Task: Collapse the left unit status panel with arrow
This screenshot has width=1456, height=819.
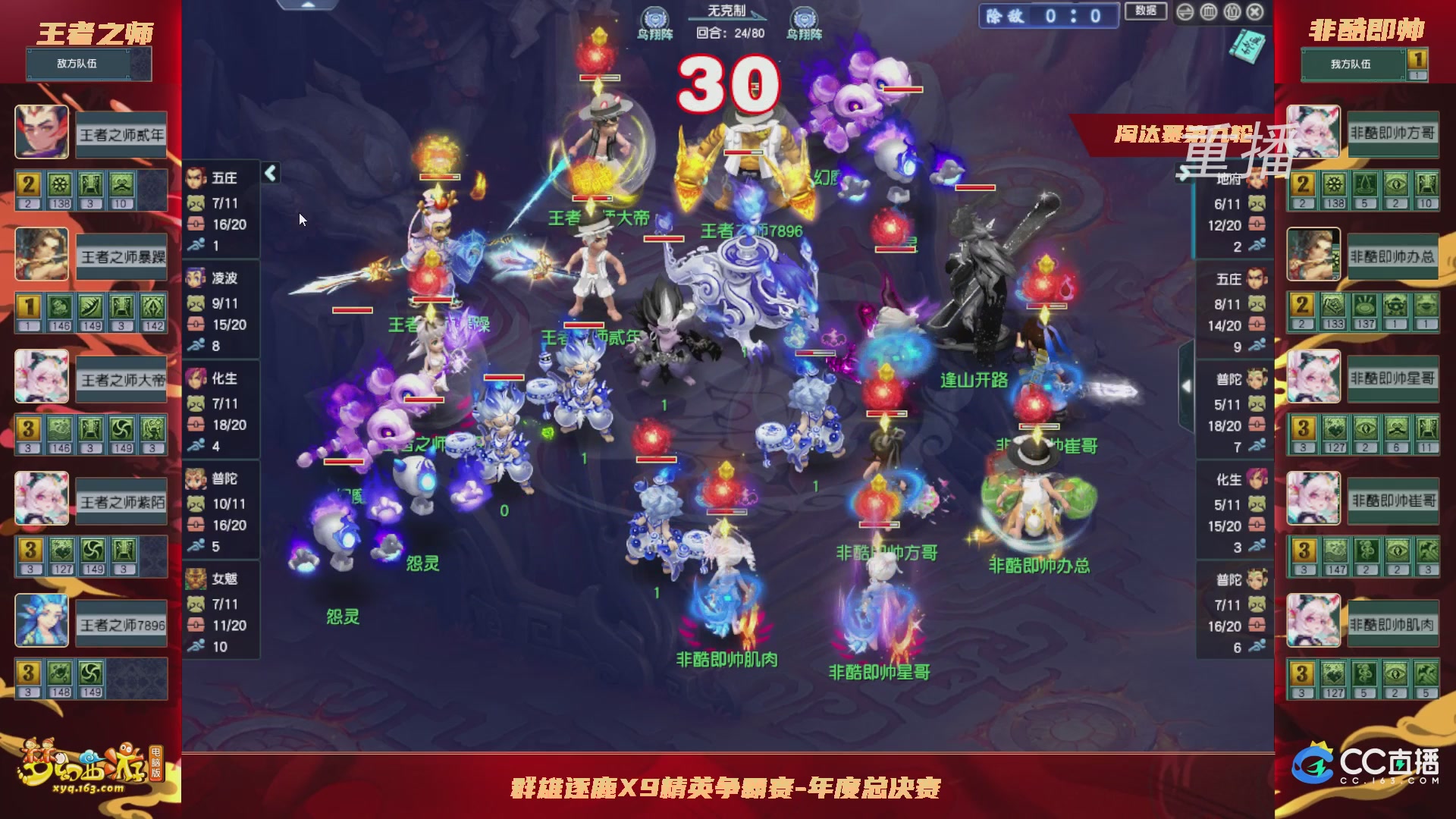Action: [x=270, y=173]
